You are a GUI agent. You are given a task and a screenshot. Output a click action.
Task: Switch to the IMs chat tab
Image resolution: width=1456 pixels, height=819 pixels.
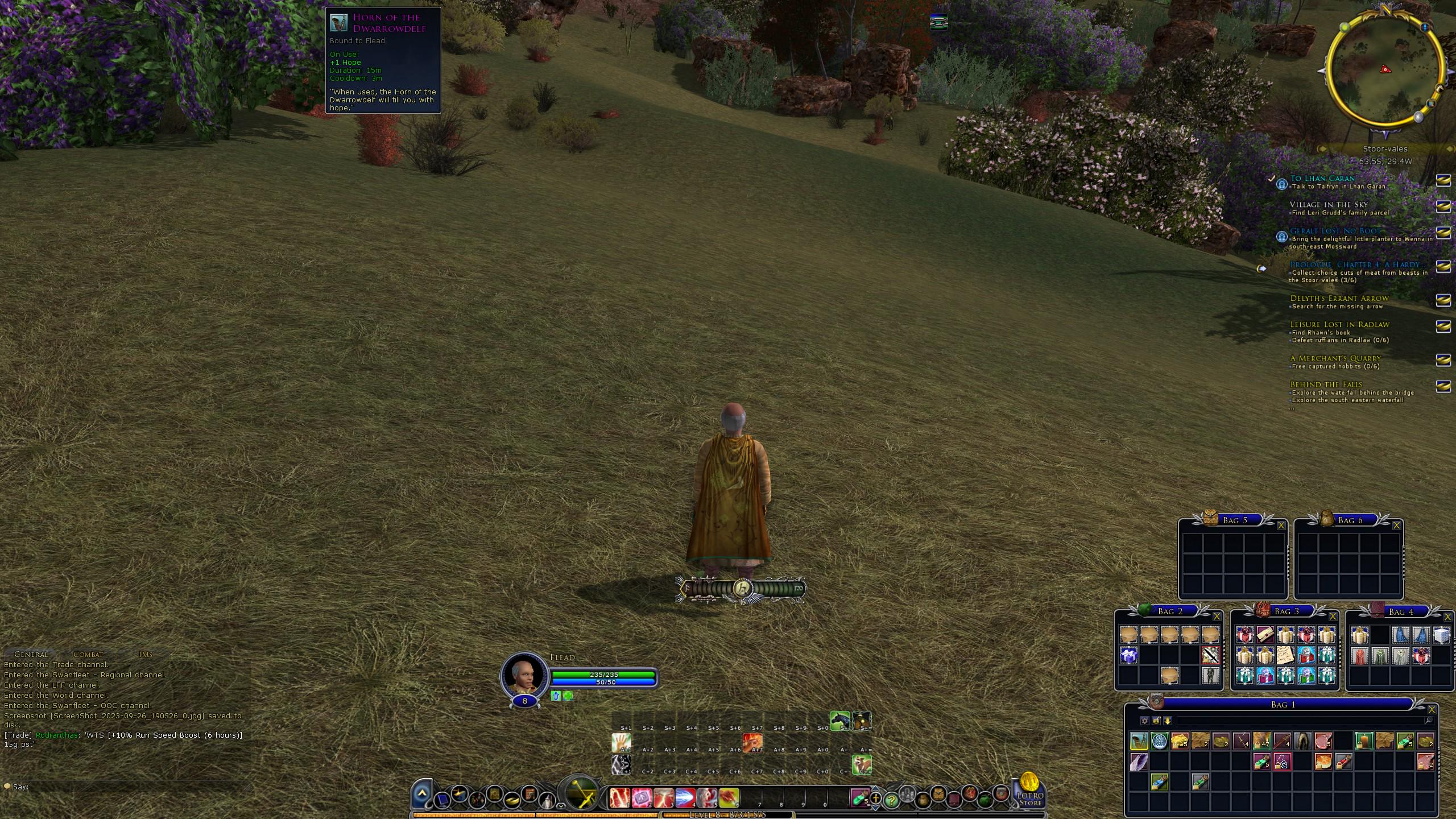(146, 655)
